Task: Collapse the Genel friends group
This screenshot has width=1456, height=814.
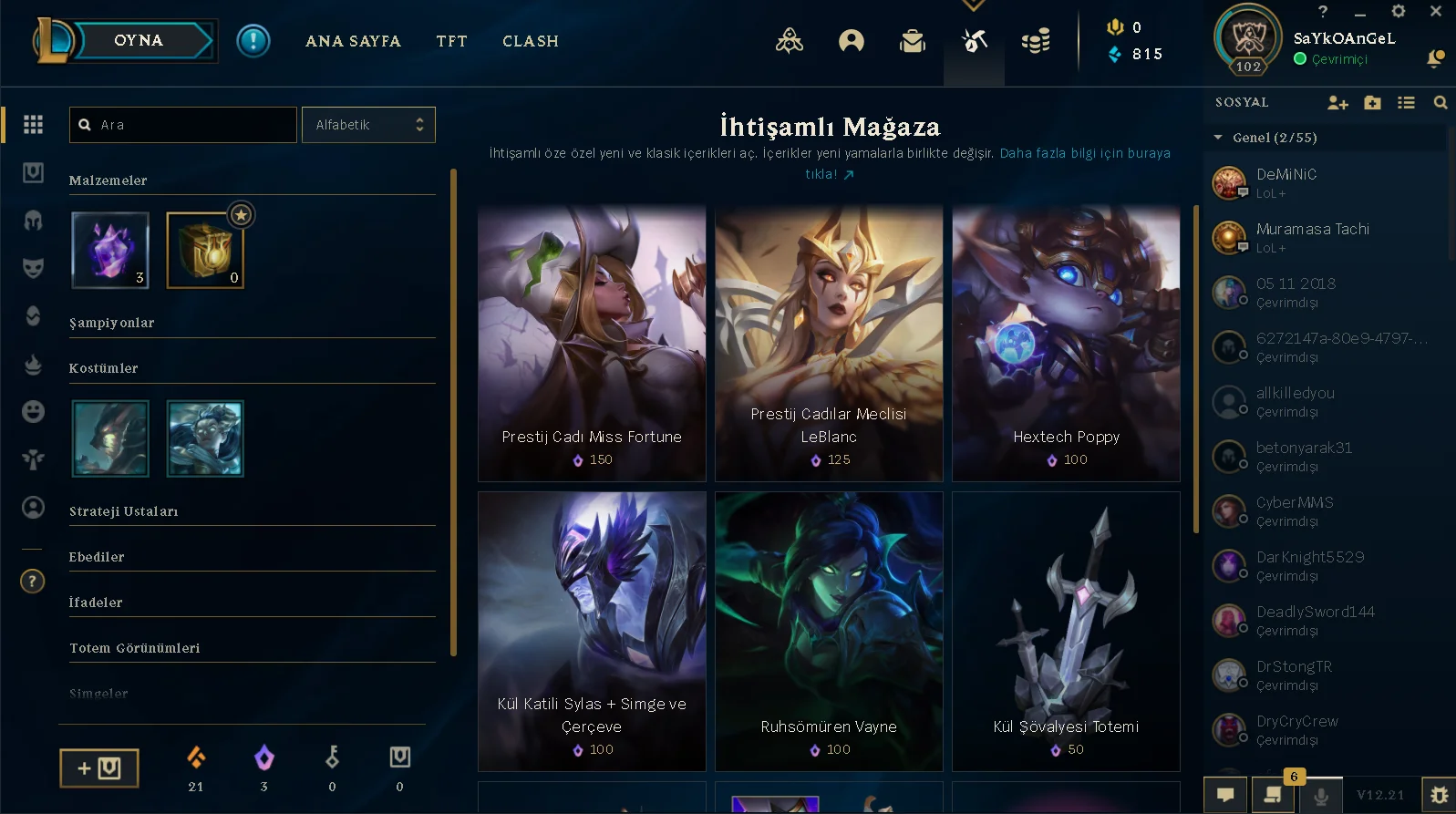Action: tap(1218, 138)
